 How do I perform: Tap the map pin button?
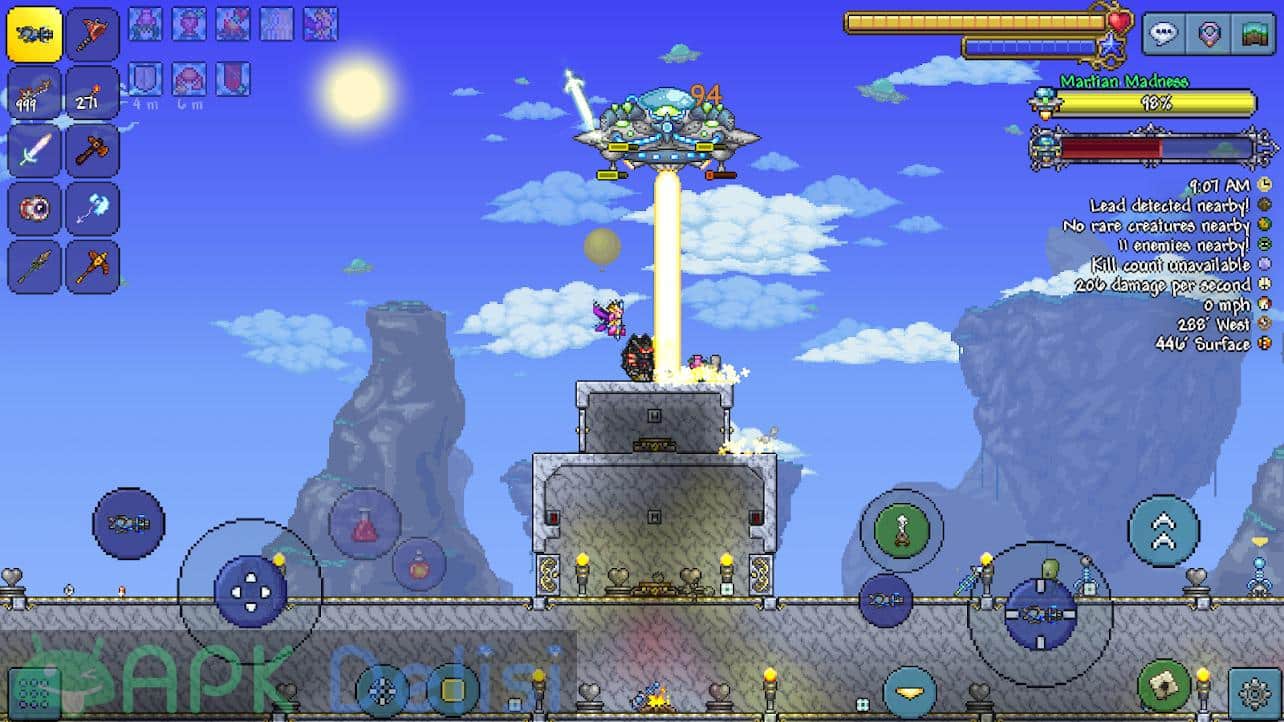pyautogui.click(x=1208, y=33)
